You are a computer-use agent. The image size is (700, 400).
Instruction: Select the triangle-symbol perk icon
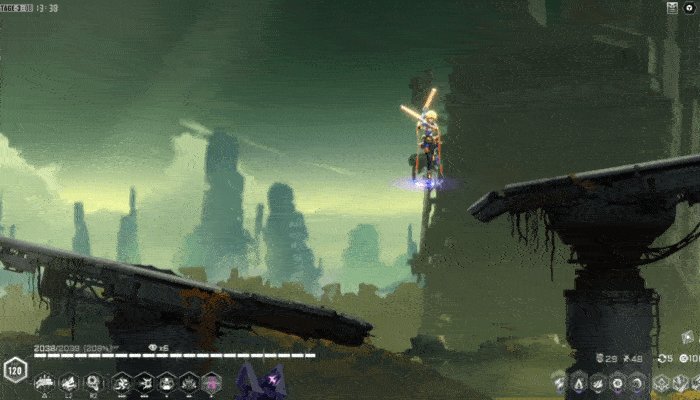tap(579, 382)
